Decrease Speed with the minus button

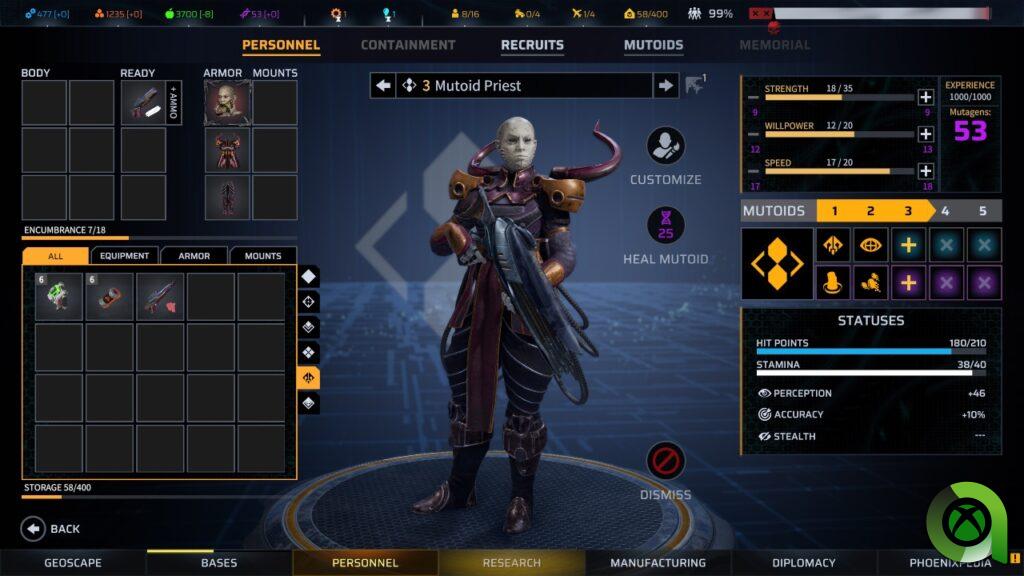click(x=753, y=171)
